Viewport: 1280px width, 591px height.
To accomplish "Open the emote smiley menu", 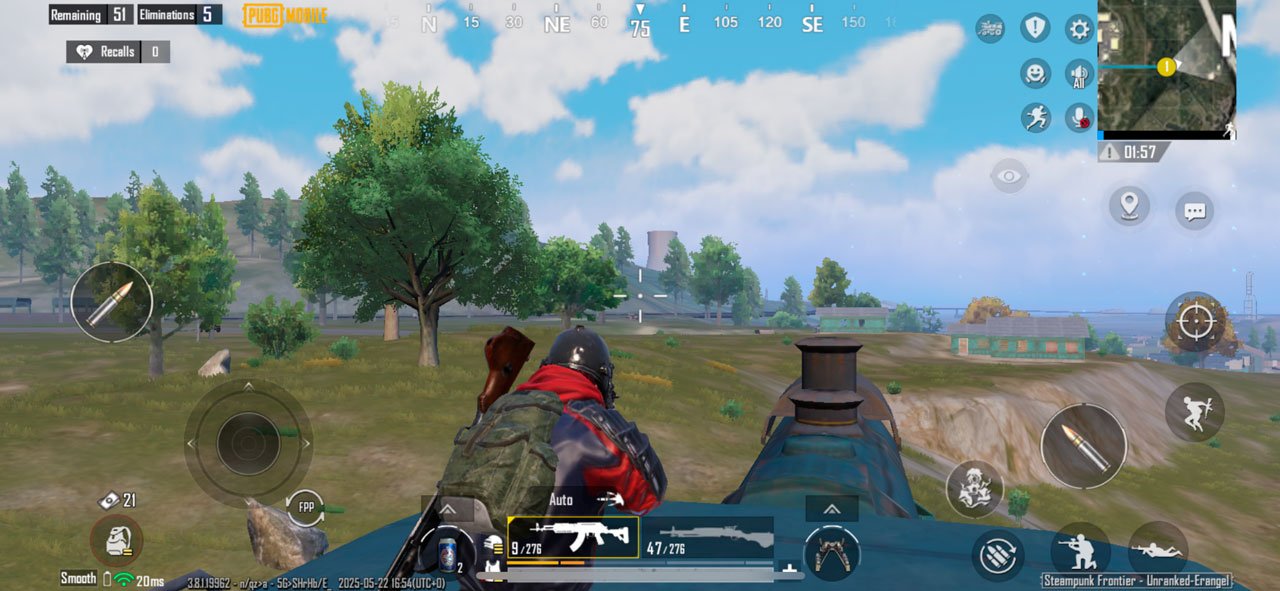I will click(x=1035, y=73).
